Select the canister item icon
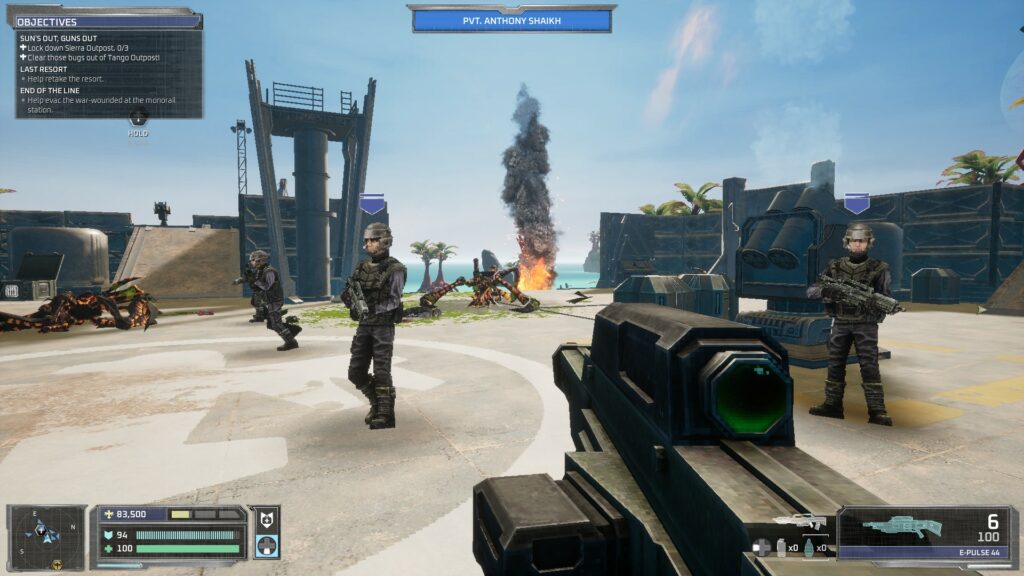The height and width of the screenshot is (576, 1024). pos(781,547)
